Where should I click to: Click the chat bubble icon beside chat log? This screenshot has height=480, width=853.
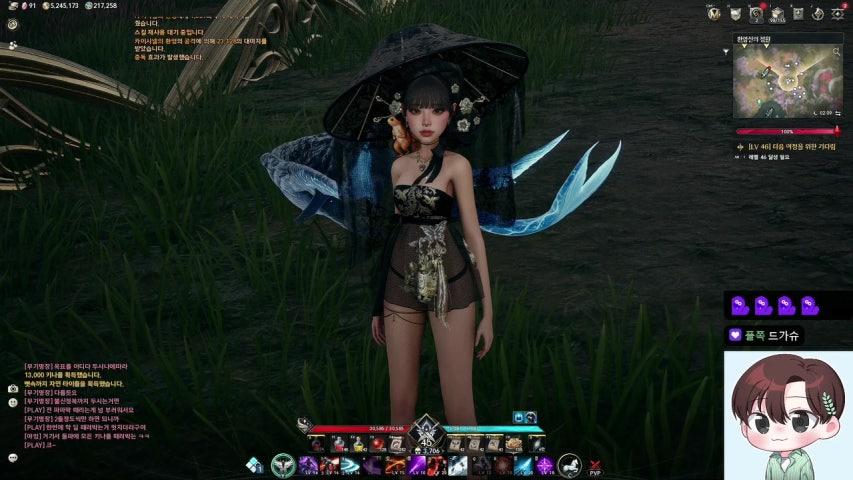click(13, 457)
